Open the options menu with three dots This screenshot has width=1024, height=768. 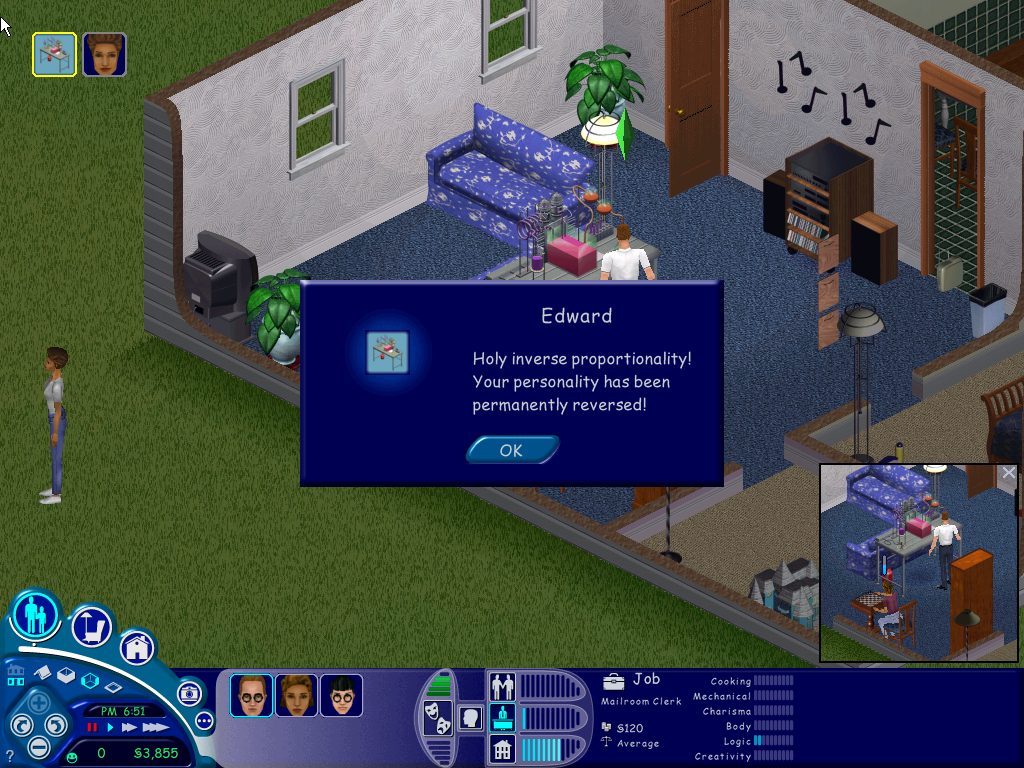point(205,720)
